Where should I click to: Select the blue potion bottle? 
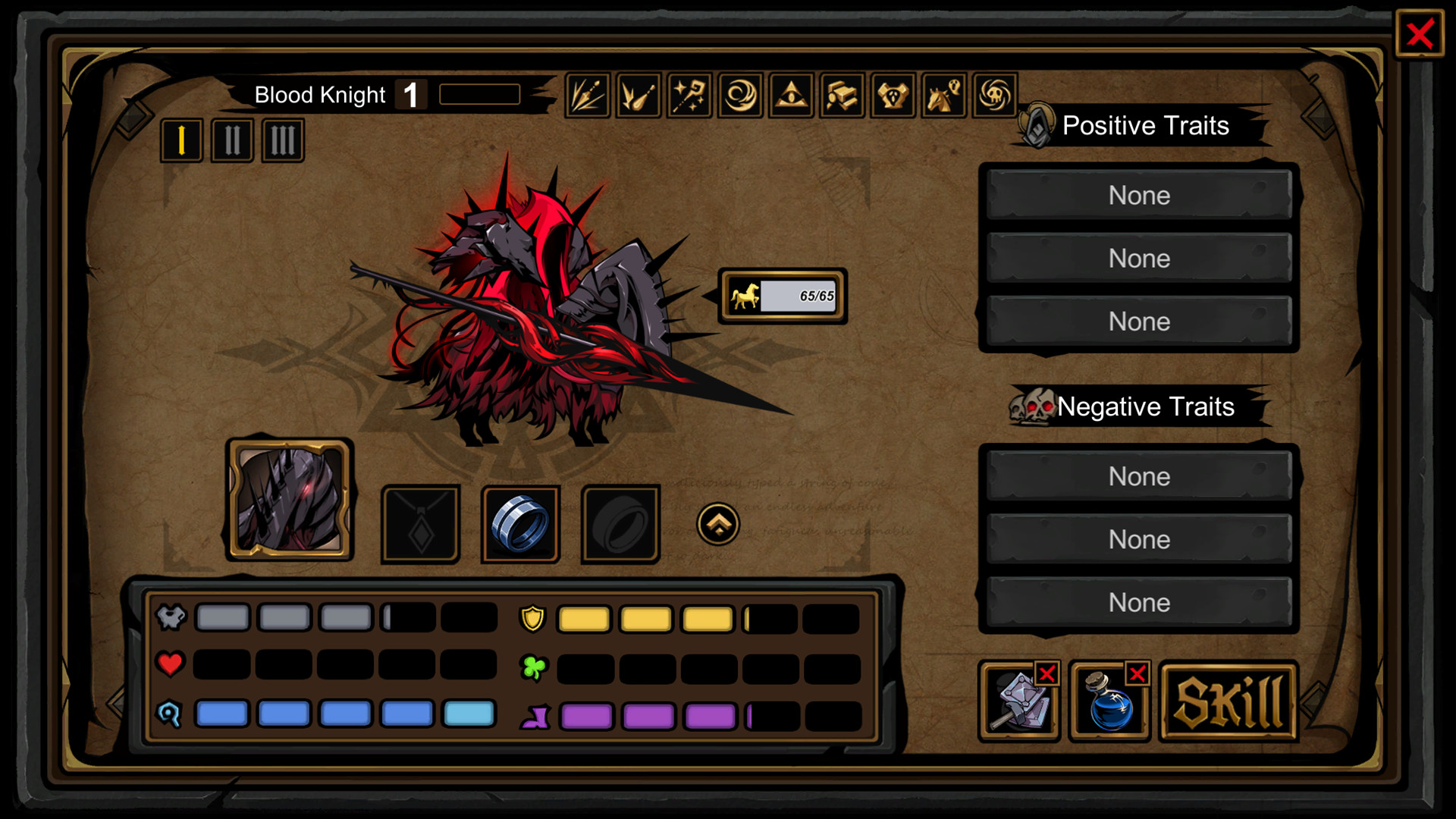(1108, 705)
